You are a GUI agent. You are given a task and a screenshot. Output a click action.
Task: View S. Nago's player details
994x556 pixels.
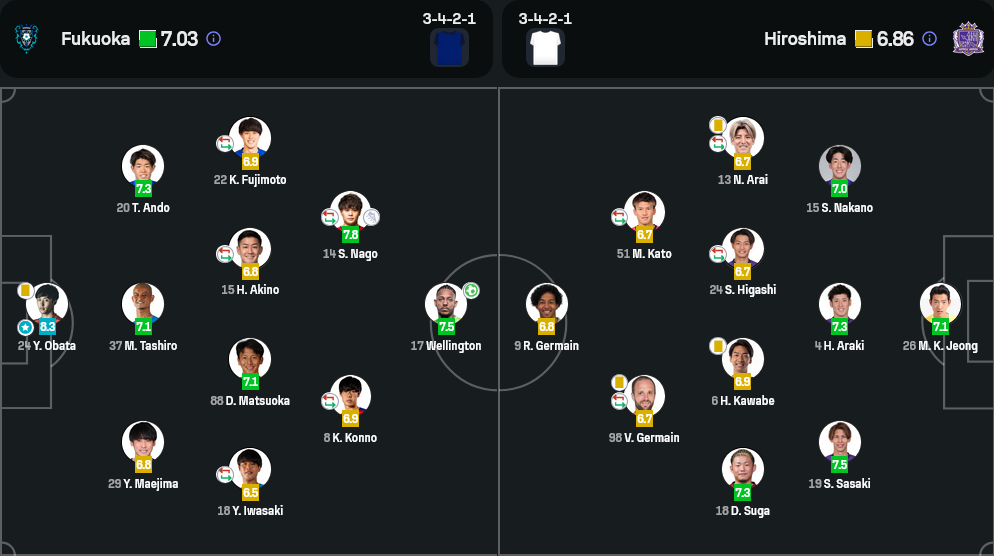tap(350, 212)
